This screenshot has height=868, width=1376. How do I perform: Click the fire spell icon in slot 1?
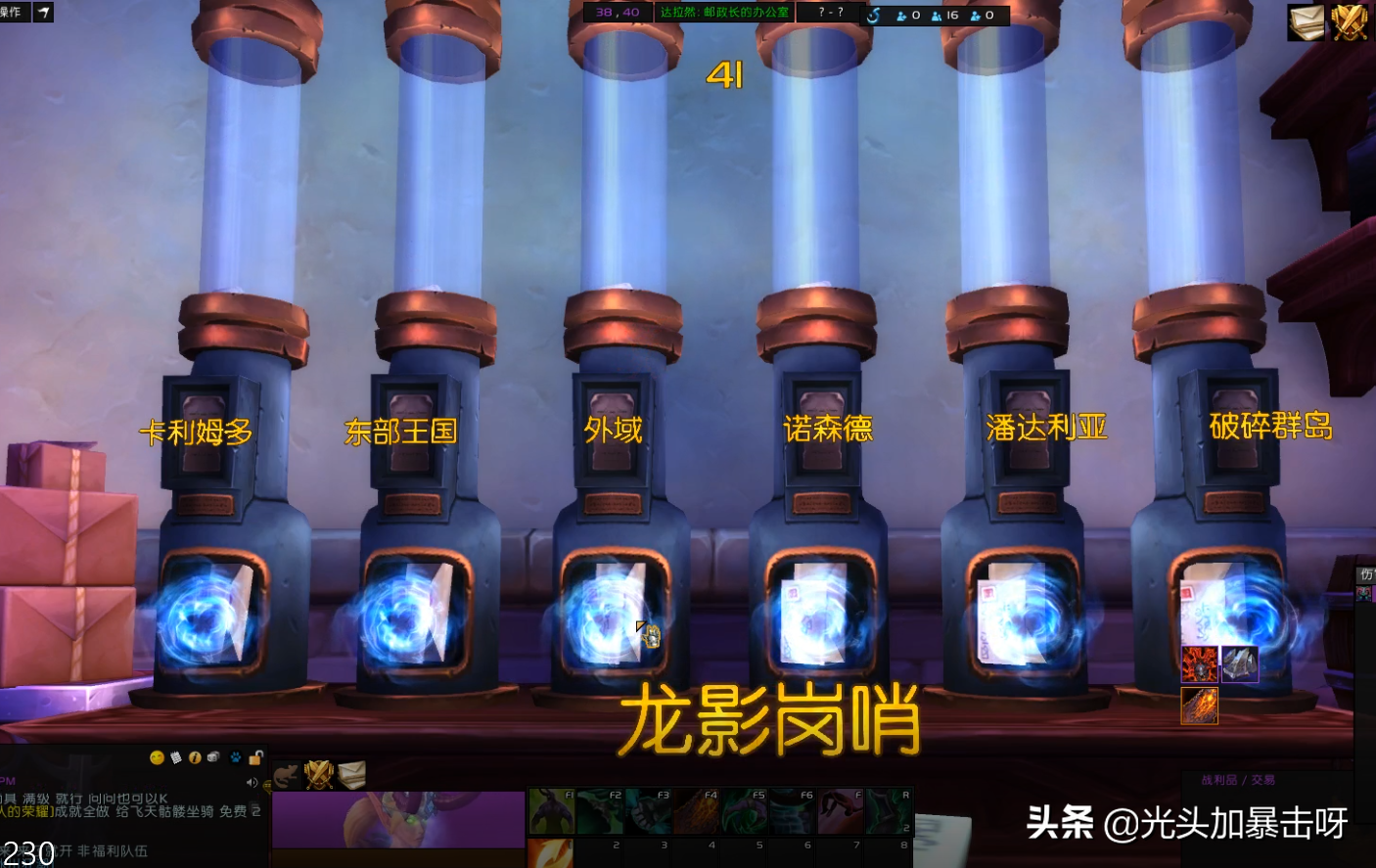[548, 857]
